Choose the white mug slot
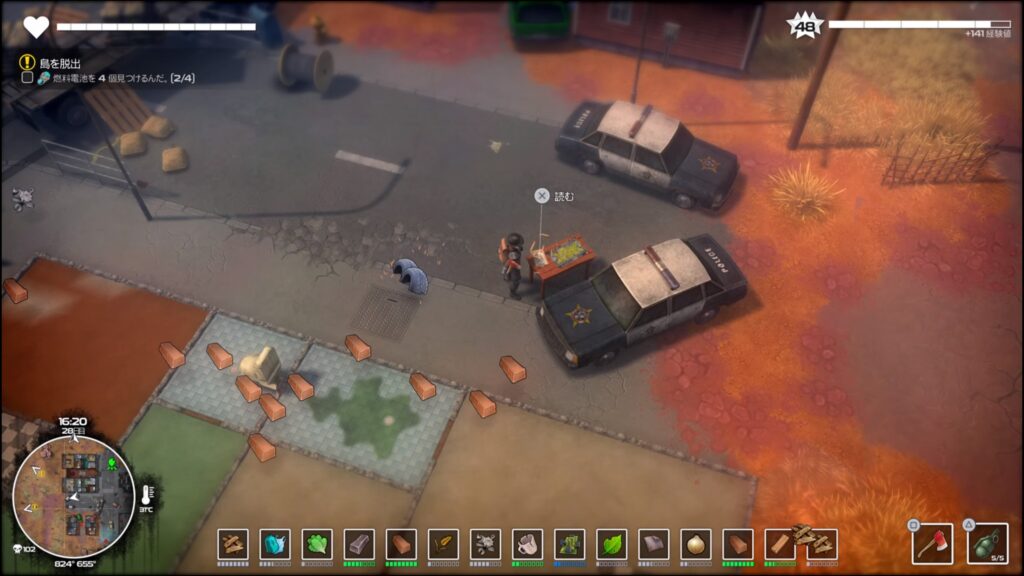 [x=527, y=544]
